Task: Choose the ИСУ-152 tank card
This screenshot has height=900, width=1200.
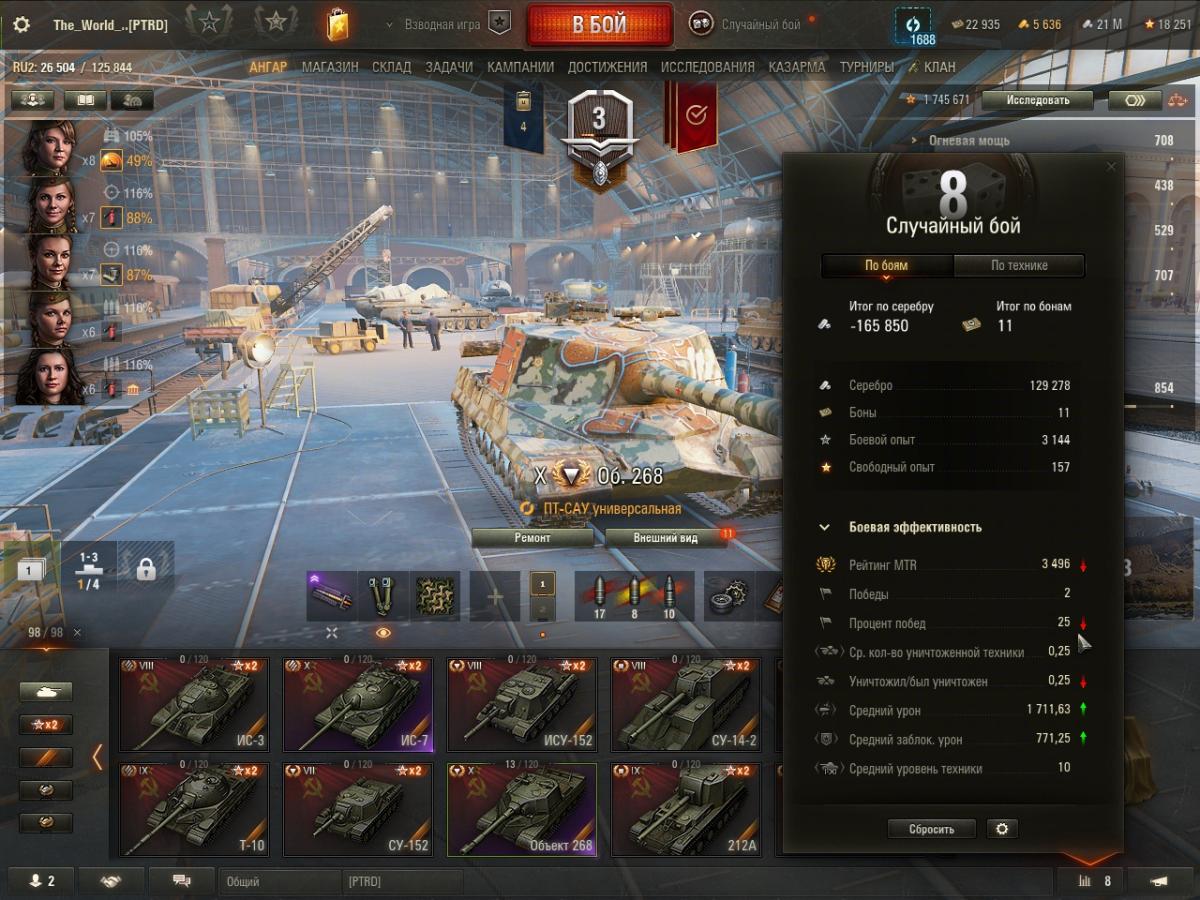Action: [x=521, y=704]
